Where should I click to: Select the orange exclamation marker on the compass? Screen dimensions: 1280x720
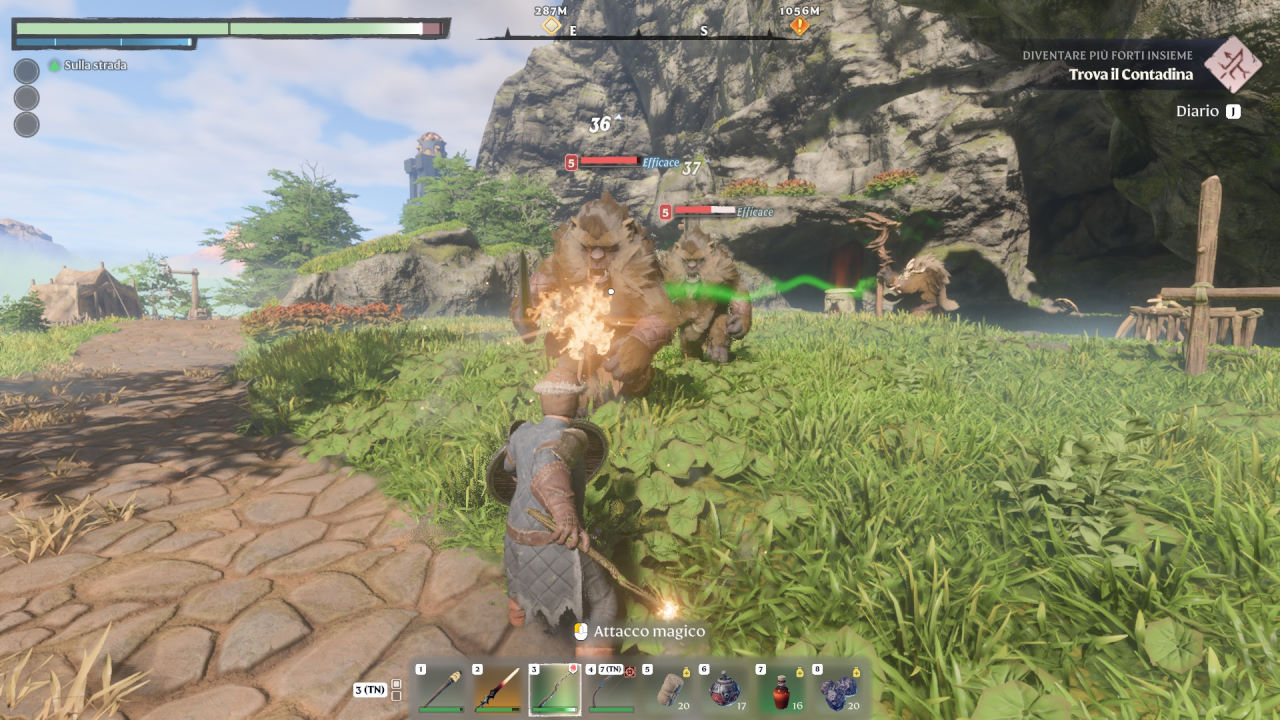tap(799, 26)
